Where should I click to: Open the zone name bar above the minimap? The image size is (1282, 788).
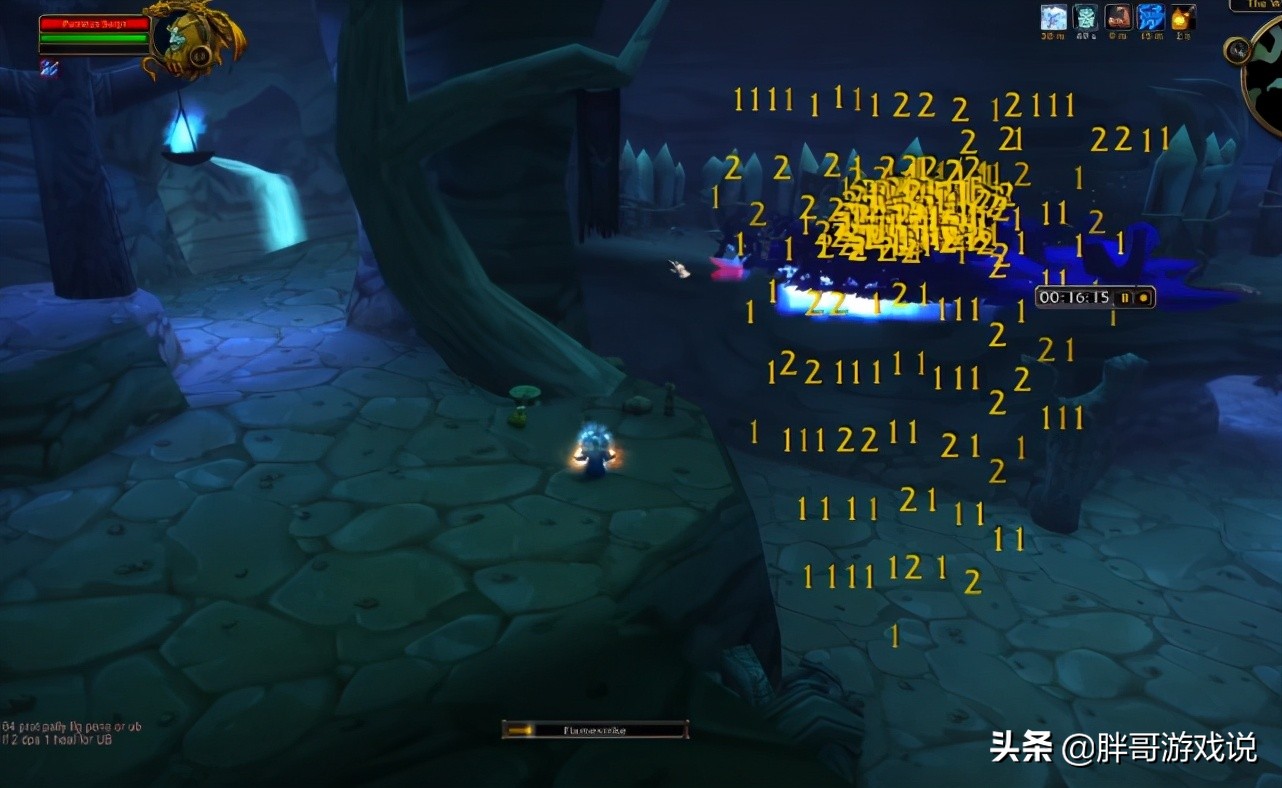tap(1258, 5)
